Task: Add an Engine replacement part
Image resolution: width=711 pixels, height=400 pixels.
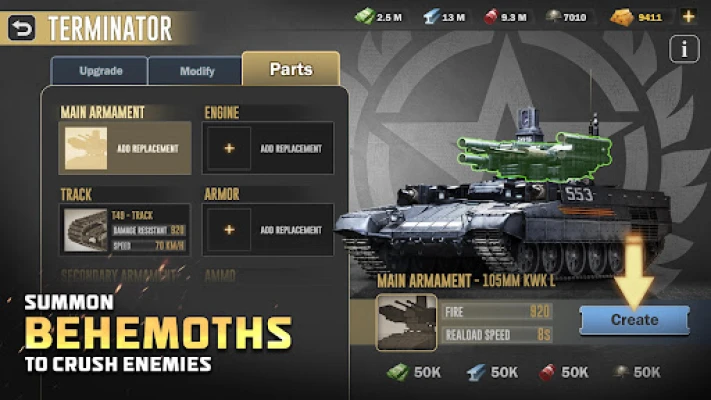Action: tap(268, 148)
